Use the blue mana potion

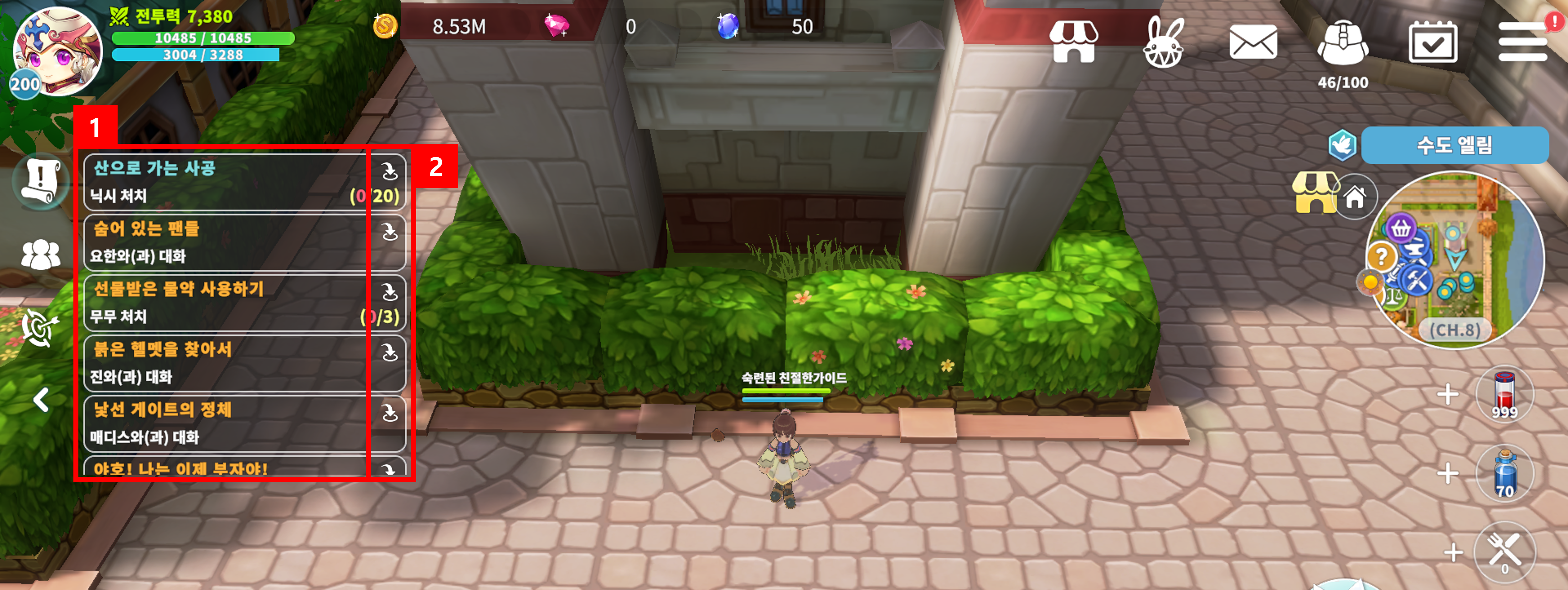coord(1504,474)
